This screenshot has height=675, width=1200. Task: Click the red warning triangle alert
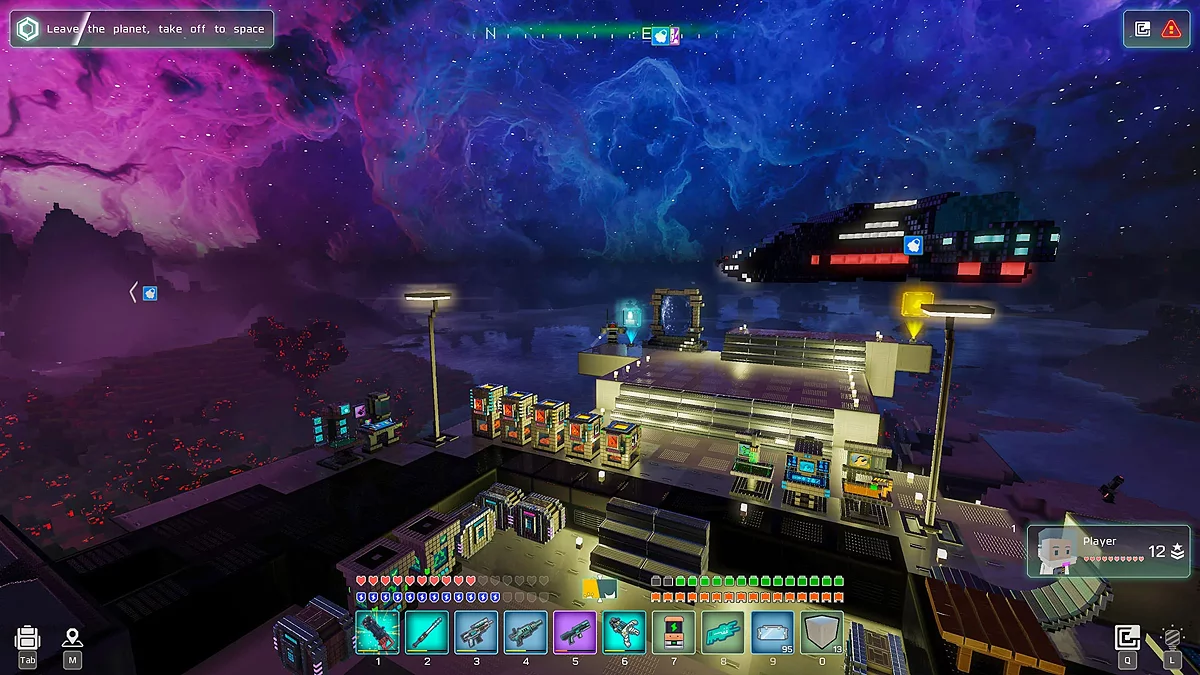coord(1171,29)
